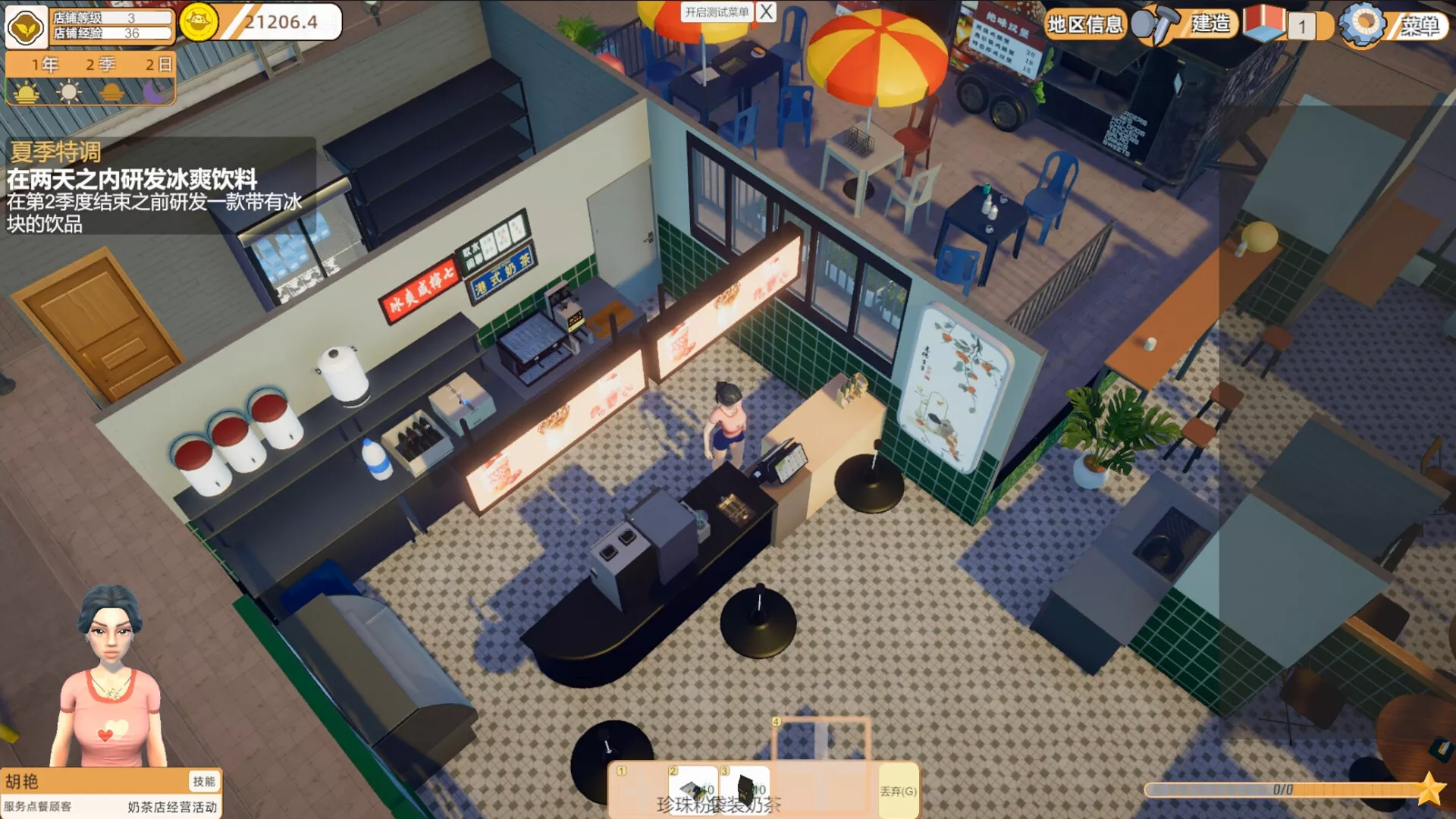Open the 地区信息 region info panel
The width and height of the screenshot is (1456, 819).
click(1084, 25)
